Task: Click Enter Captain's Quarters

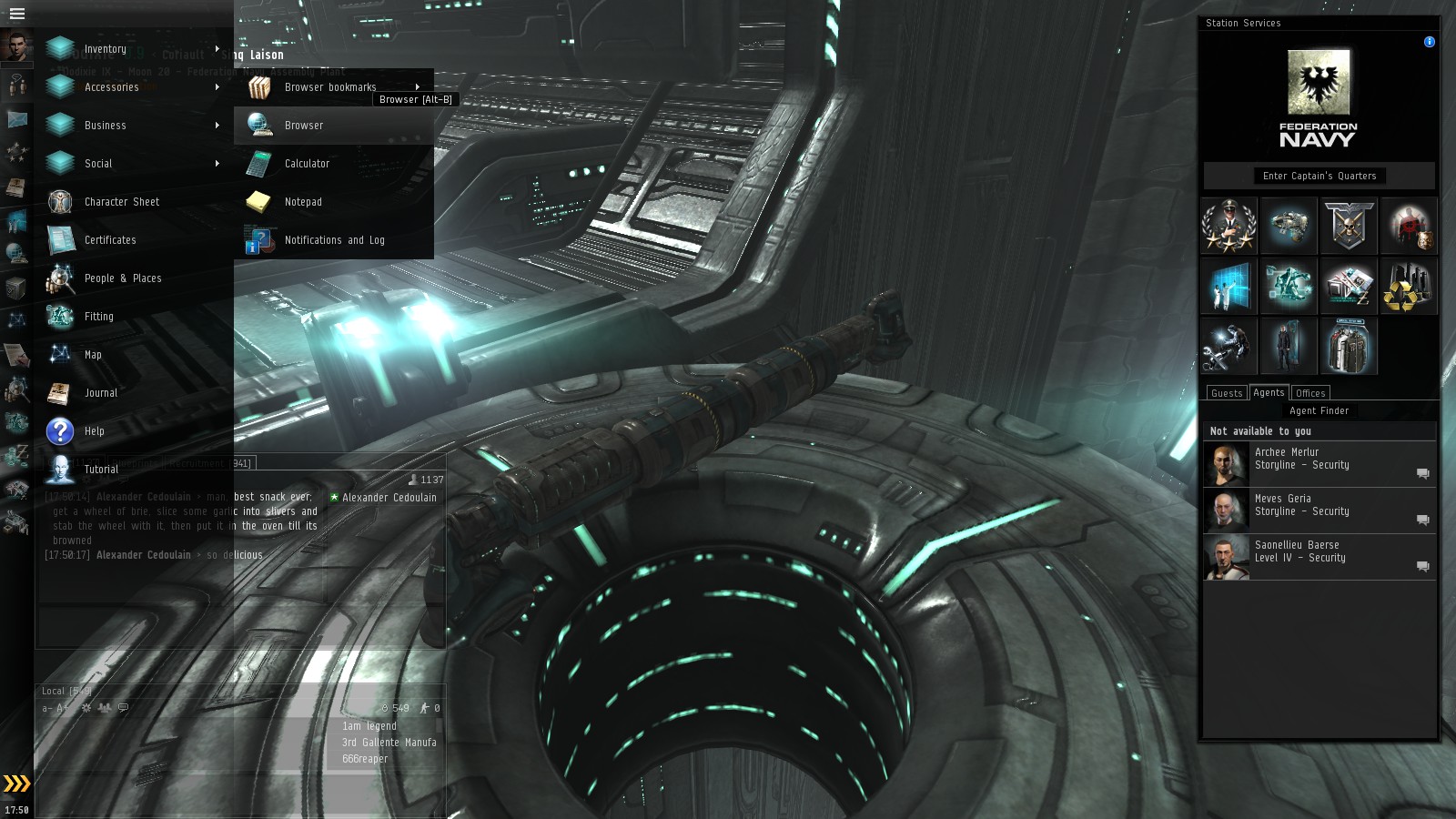Action: coord(1319,176)
